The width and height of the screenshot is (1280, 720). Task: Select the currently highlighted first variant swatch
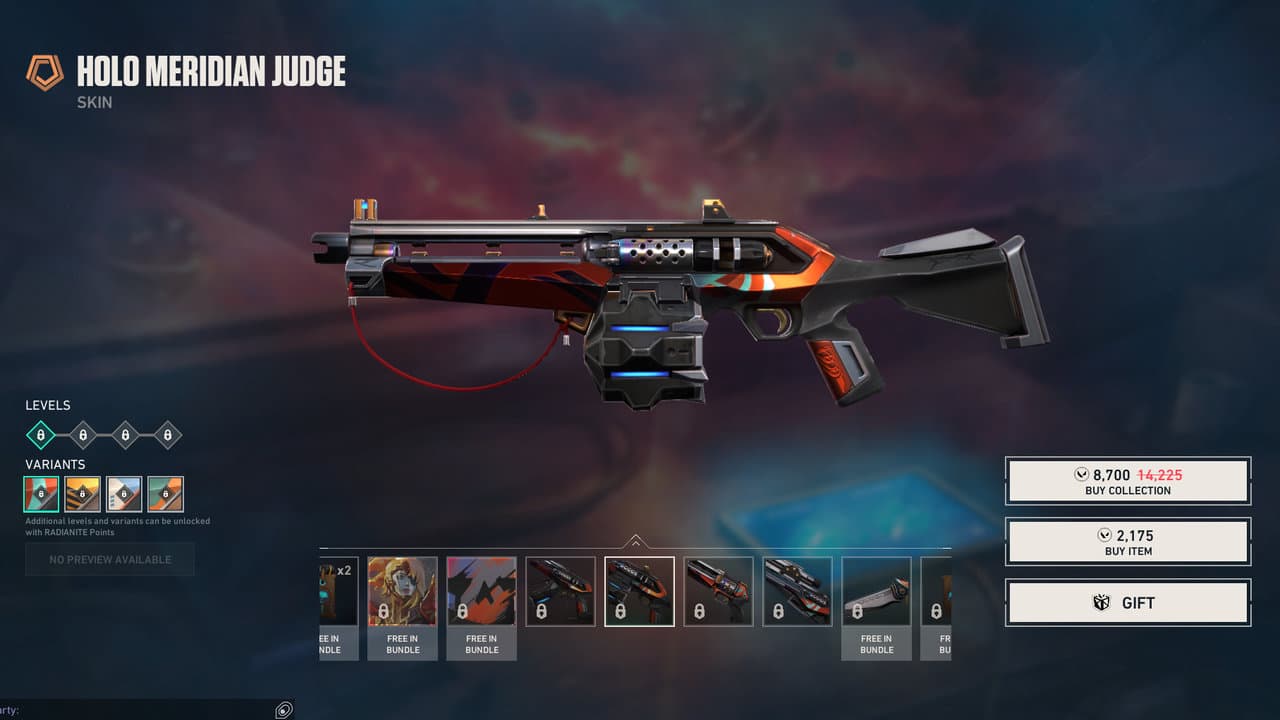coord(42,493)
